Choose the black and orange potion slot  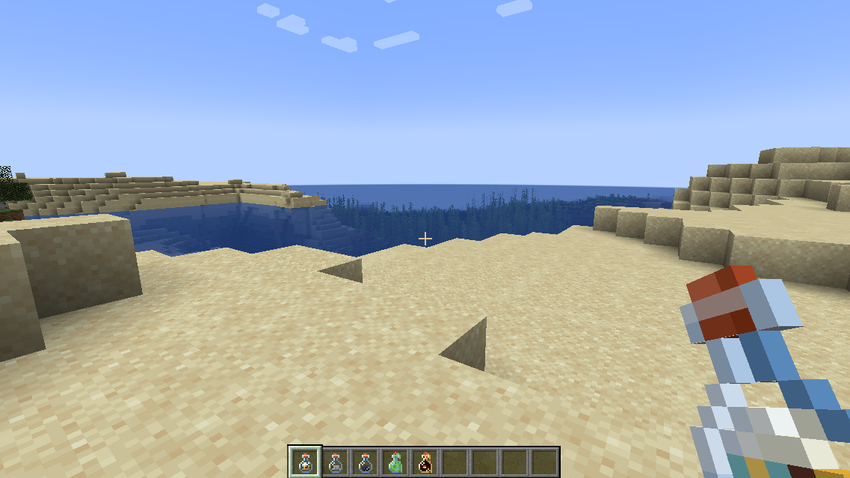click(425, 462)
